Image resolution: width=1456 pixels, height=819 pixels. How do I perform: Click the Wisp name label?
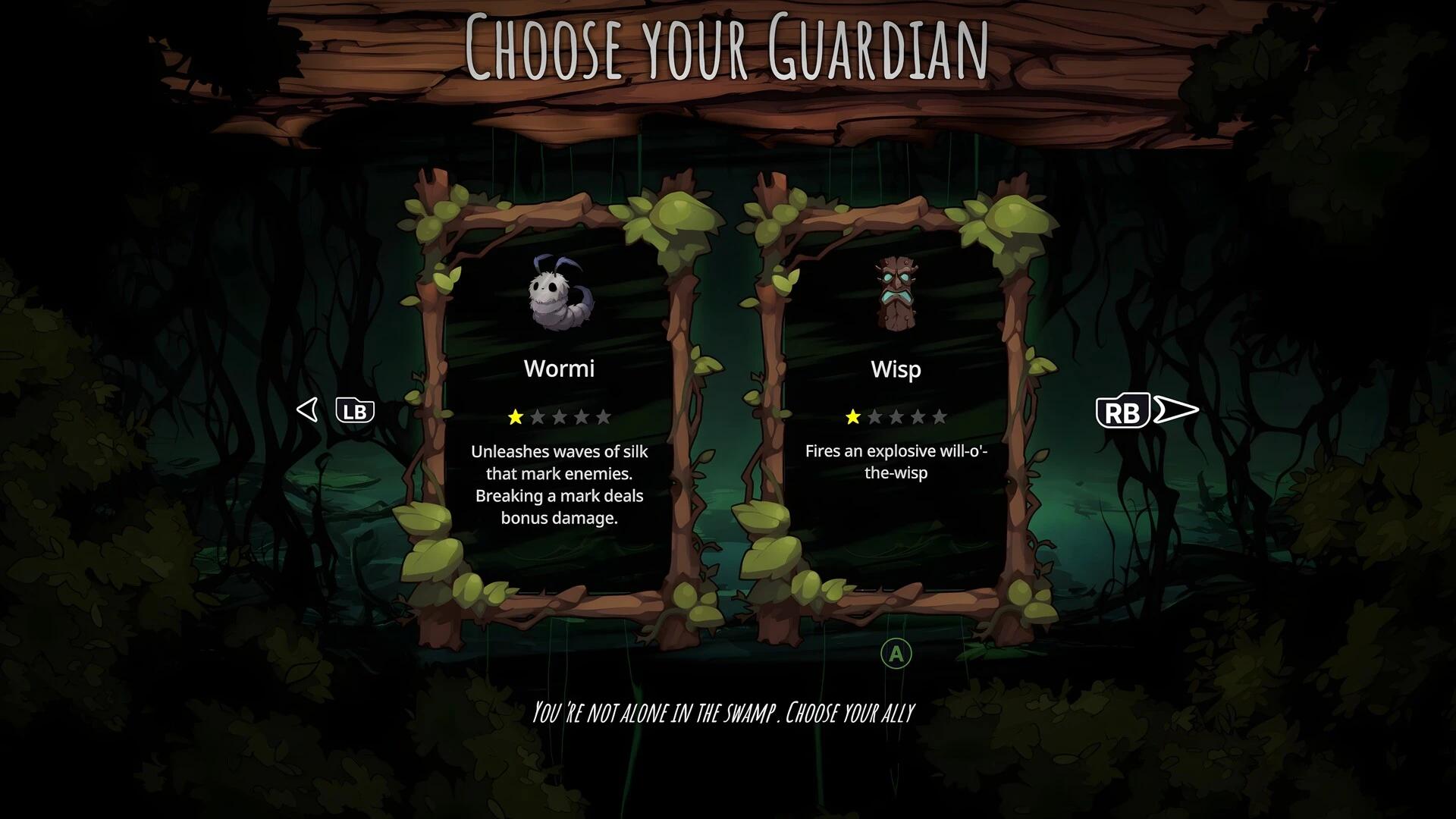(896, 369)
